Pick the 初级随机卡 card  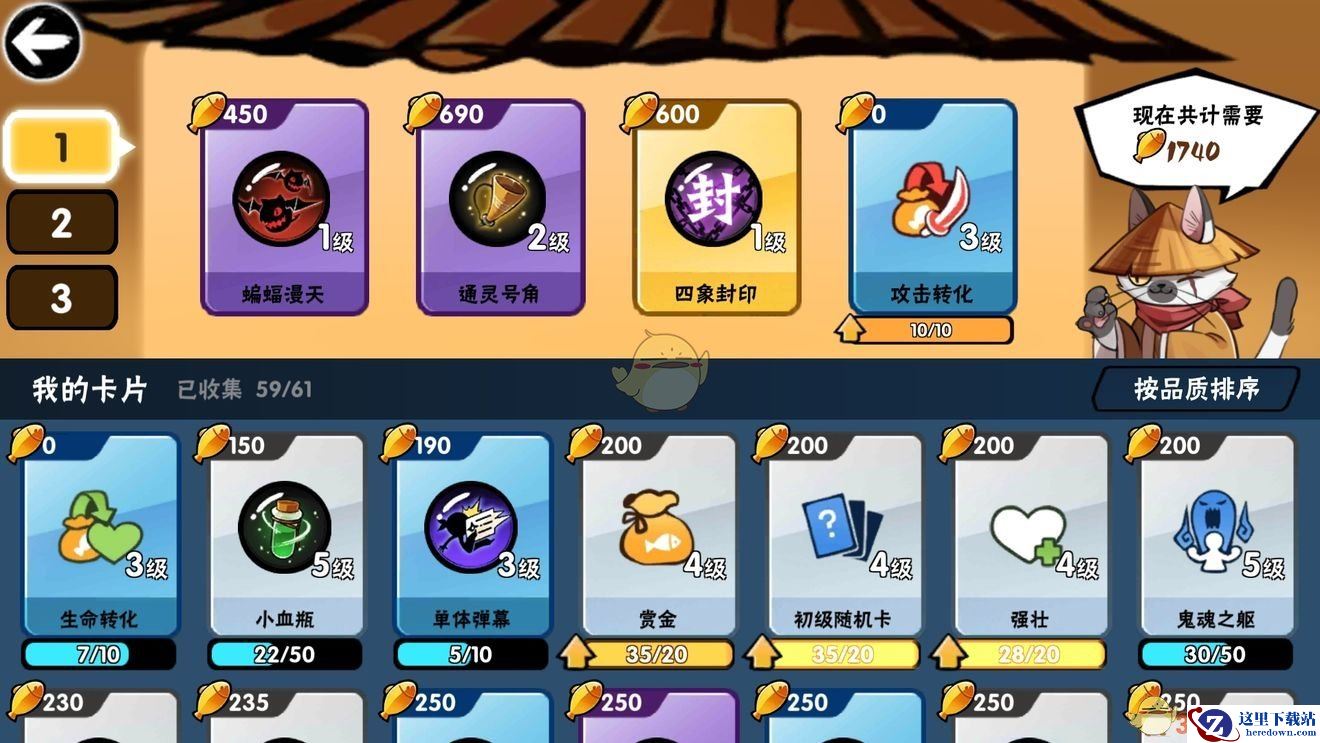tap(844, 535)
